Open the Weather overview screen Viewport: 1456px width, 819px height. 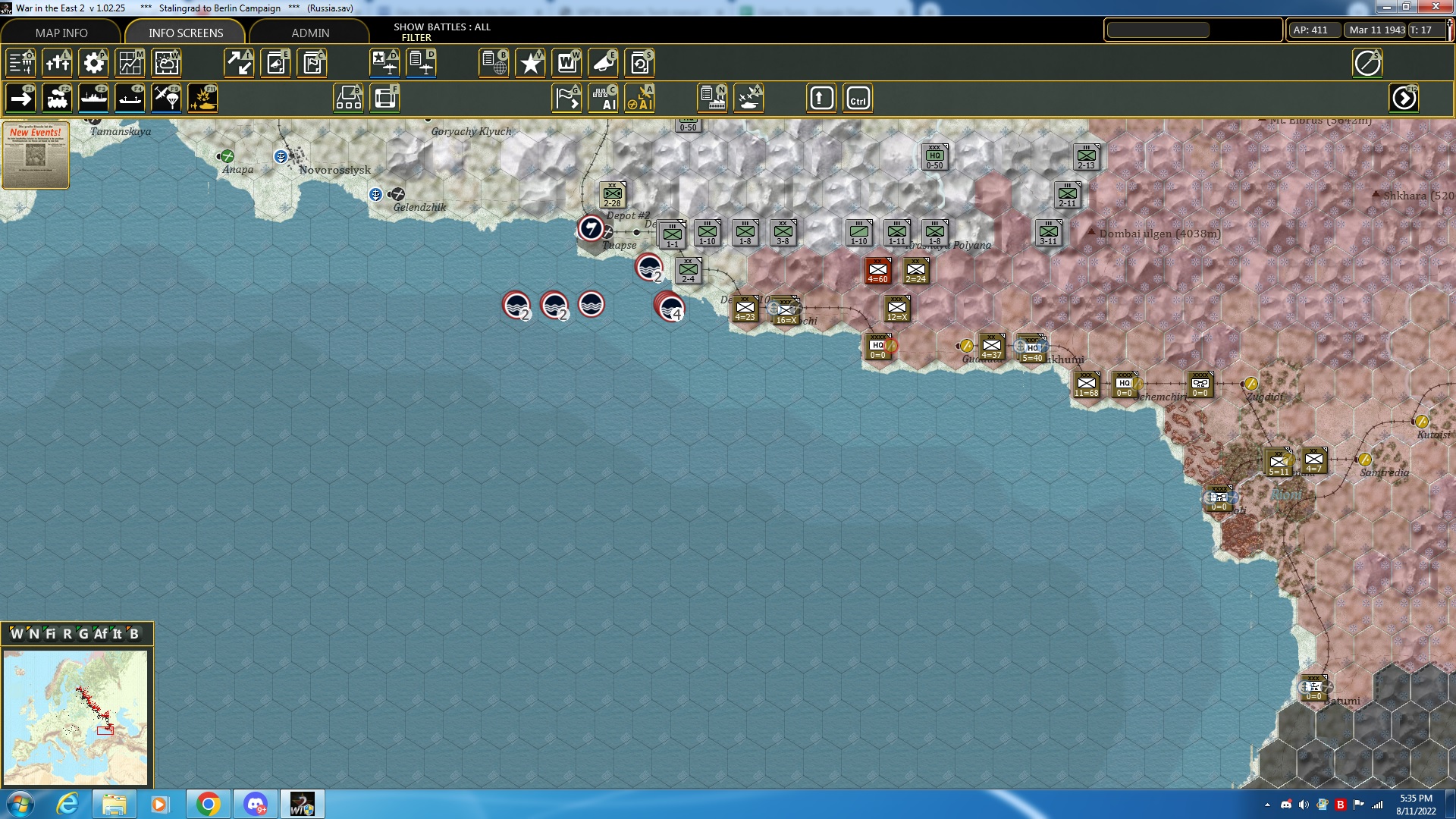click(x=166, y=63)
